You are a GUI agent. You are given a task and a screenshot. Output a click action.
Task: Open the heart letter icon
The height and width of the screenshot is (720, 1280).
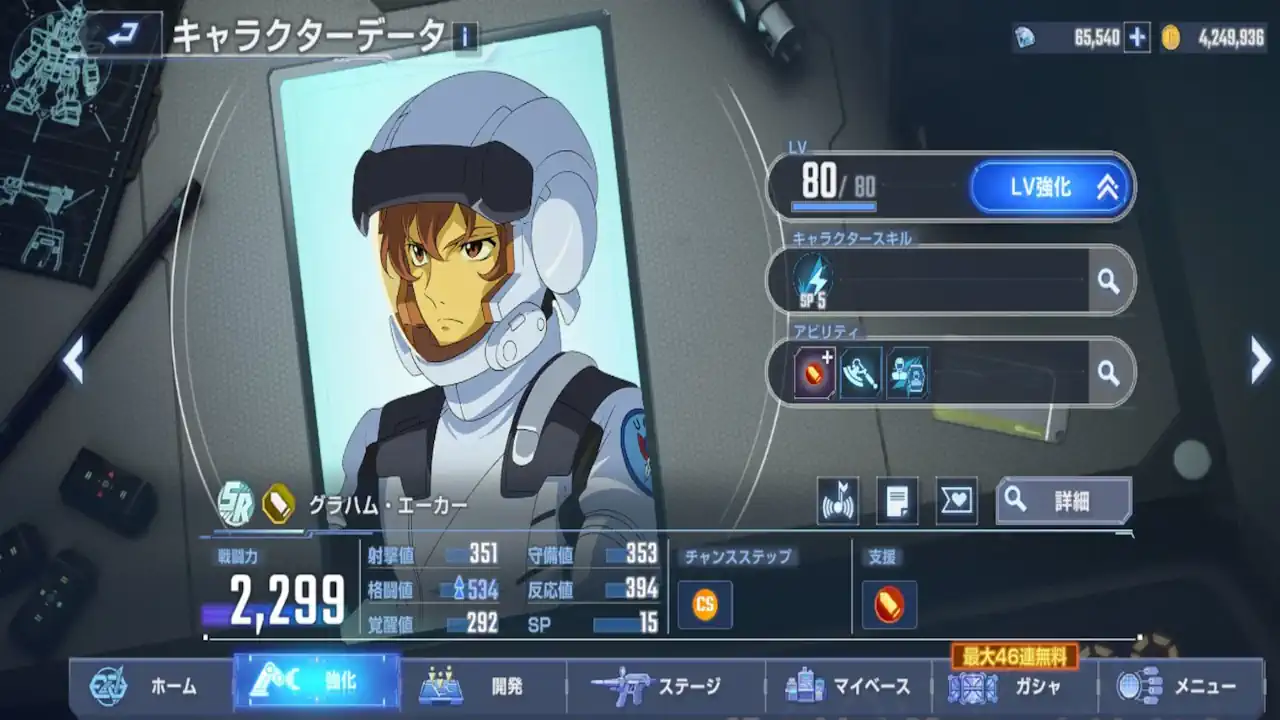[x=955, y=499]
